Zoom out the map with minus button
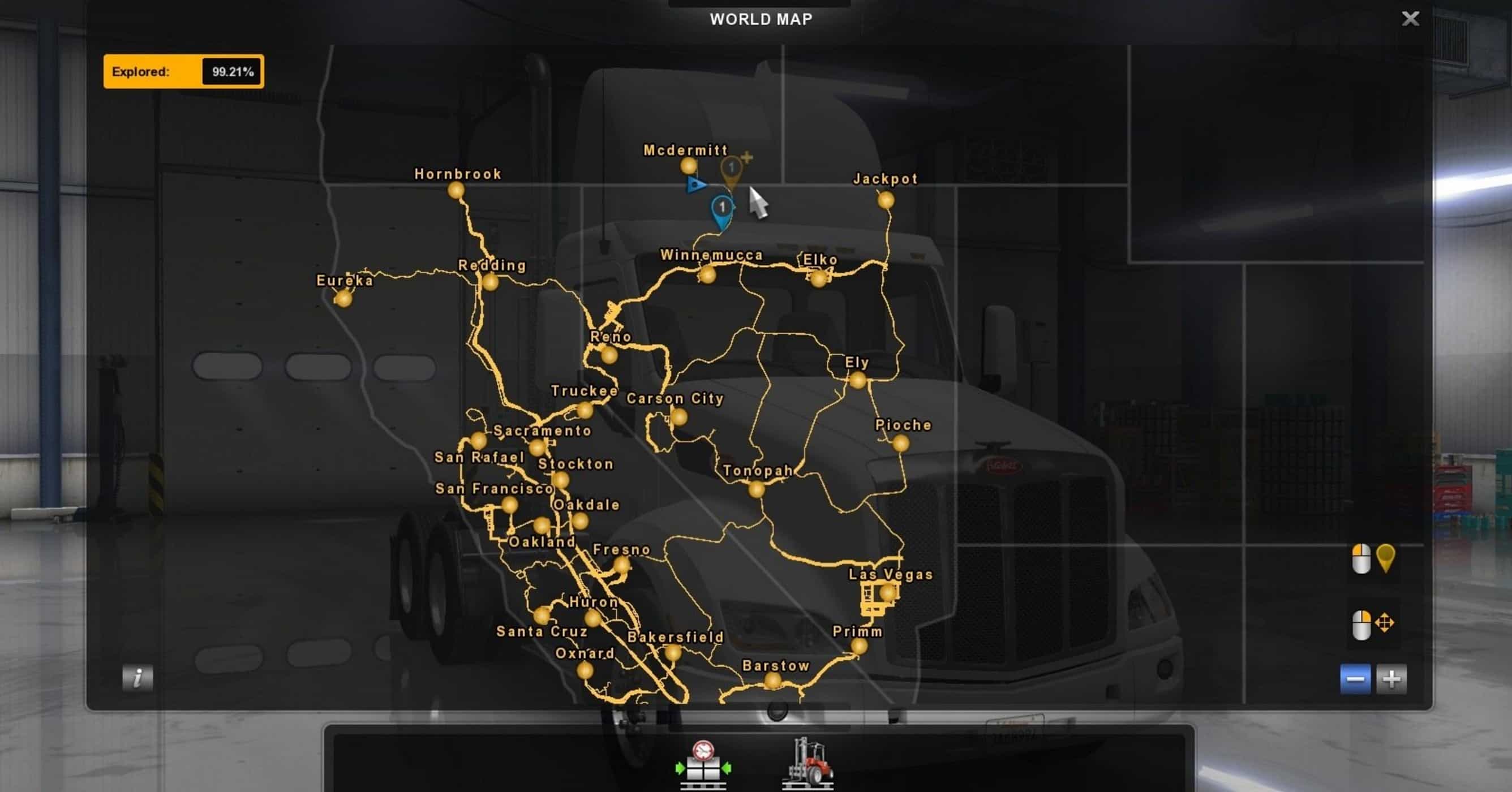1512x792 pixels. (1355, 679)
